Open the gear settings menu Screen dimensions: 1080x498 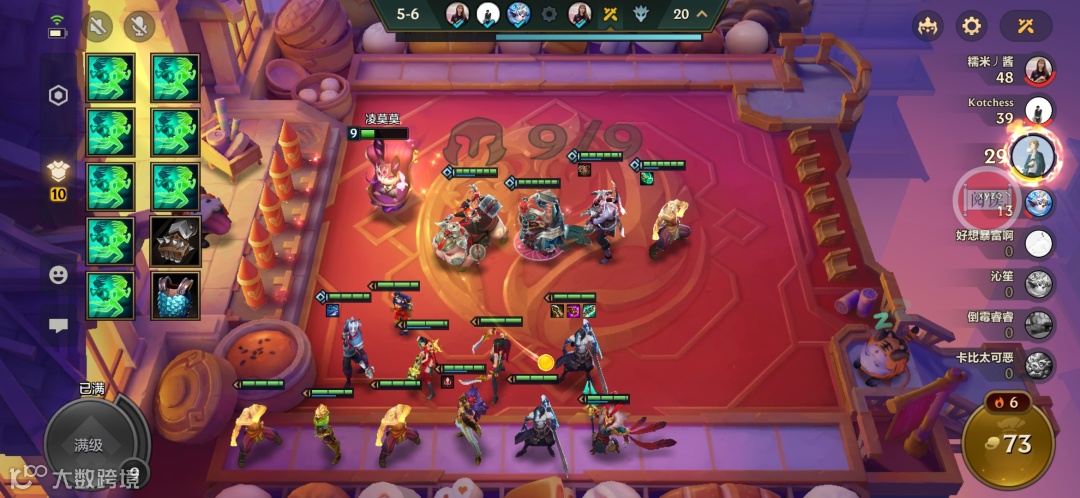pyautogui.click(x=971, y=26)
